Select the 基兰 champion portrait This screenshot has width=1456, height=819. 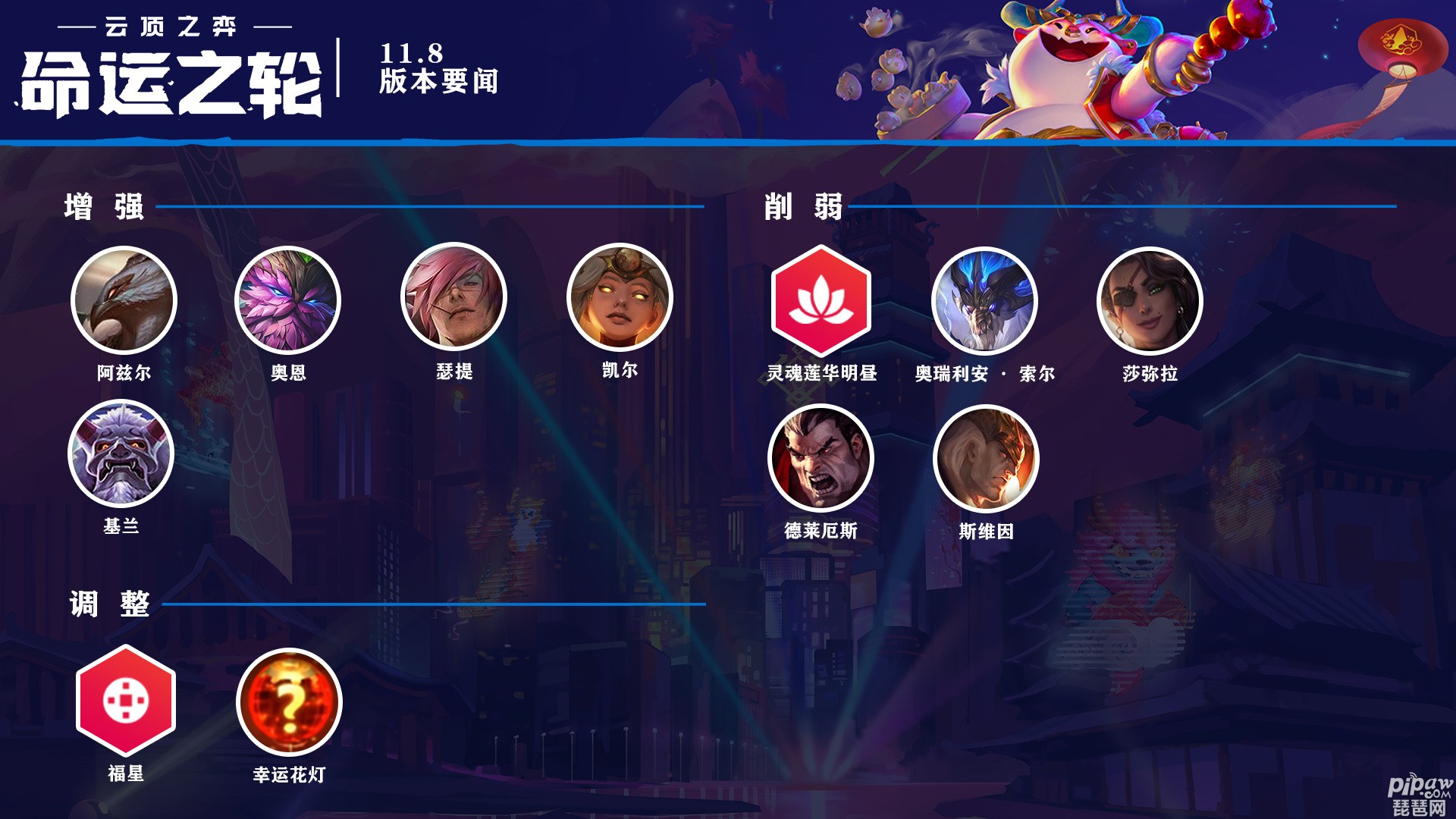pyautogui.click(x=121, y=453)
